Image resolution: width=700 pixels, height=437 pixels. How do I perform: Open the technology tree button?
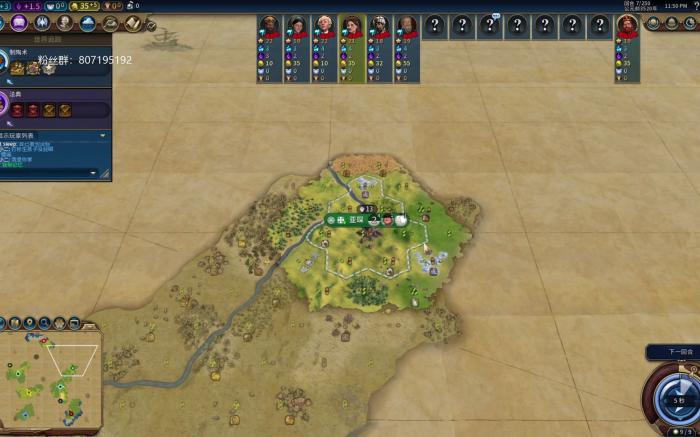(4, 23)
